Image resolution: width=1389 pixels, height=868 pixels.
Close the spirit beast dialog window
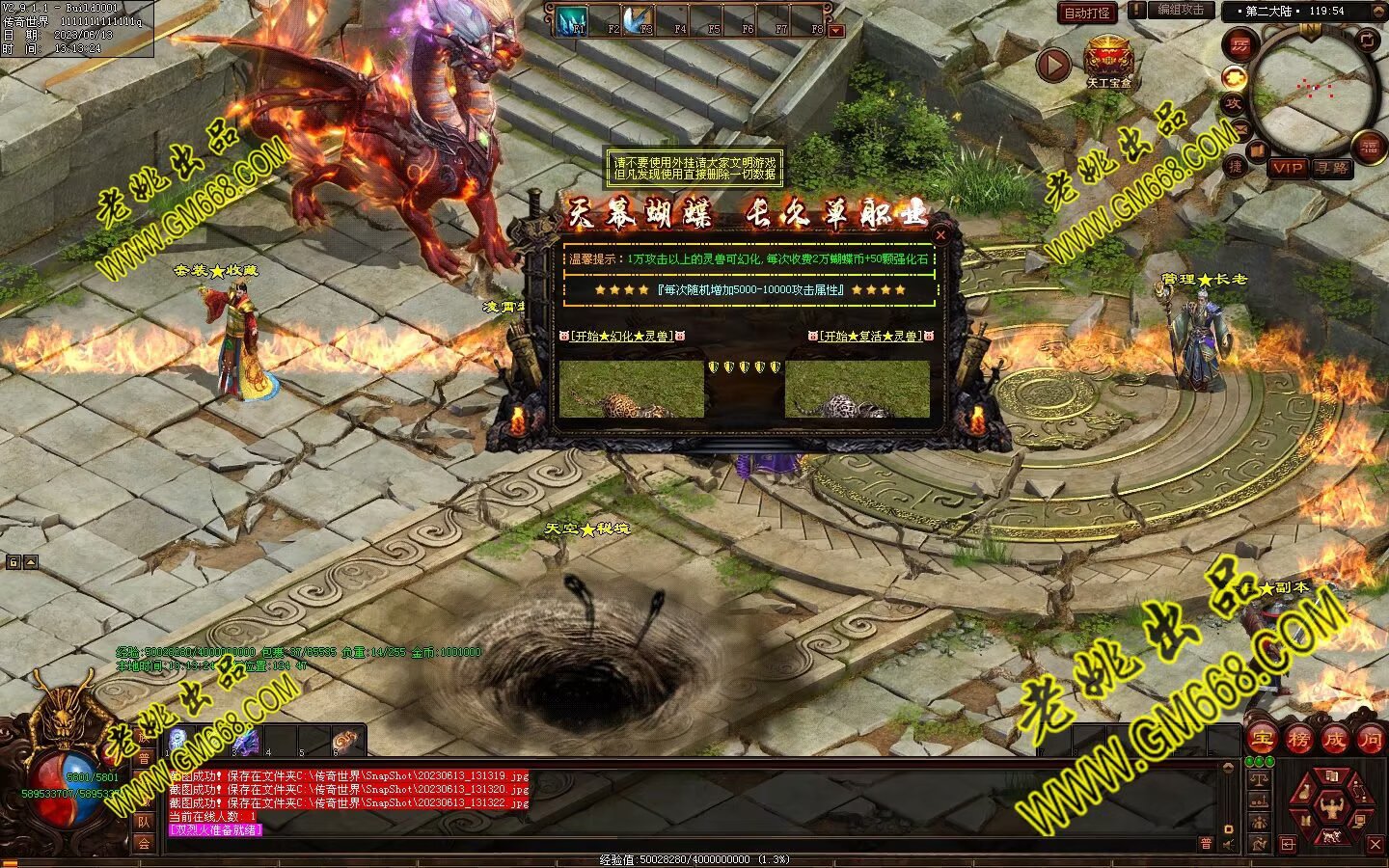pyautogui.click(x=941, y=234)
